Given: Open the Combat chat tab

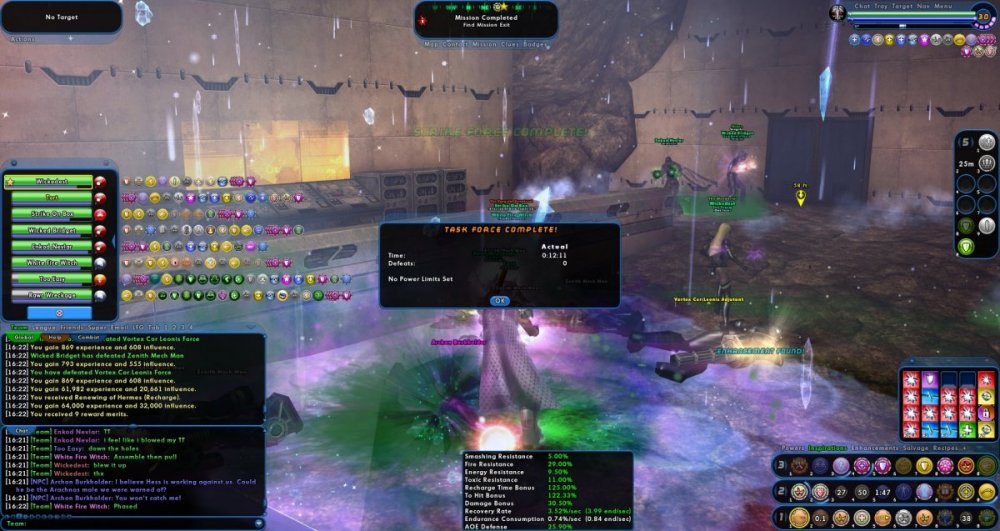Looking at the screenshot, I should pyautogui.click(x=89, y=338).
